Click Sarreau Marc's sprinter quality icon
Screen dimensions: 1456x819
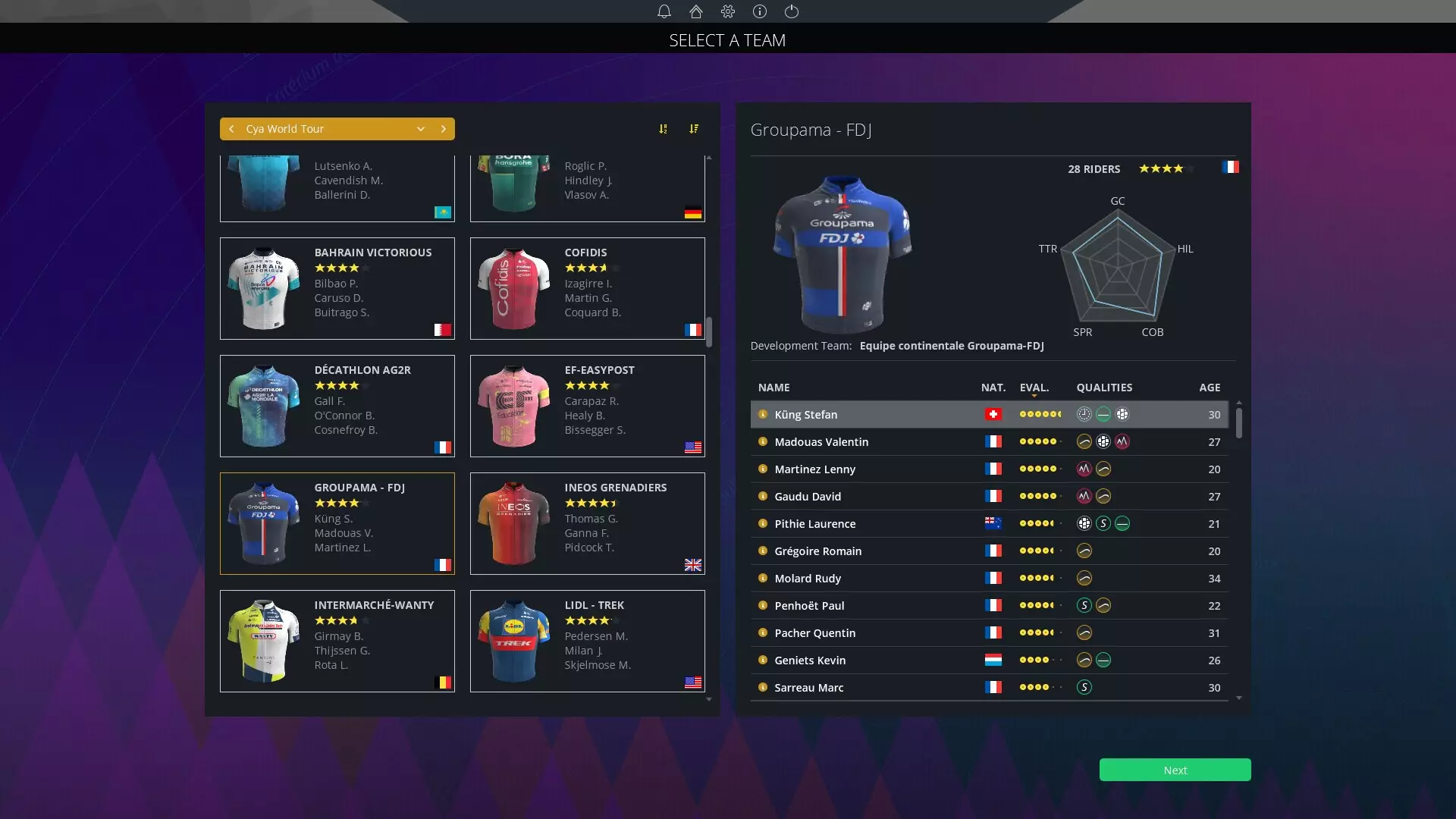click(x=1084, y=687)
